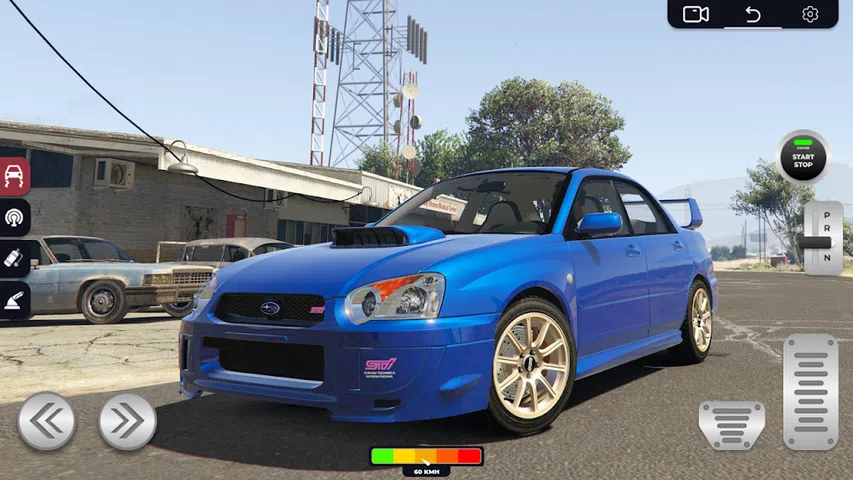Tap the tall gas pedal
The image size is (853, 480).
(x=810, y=391)
